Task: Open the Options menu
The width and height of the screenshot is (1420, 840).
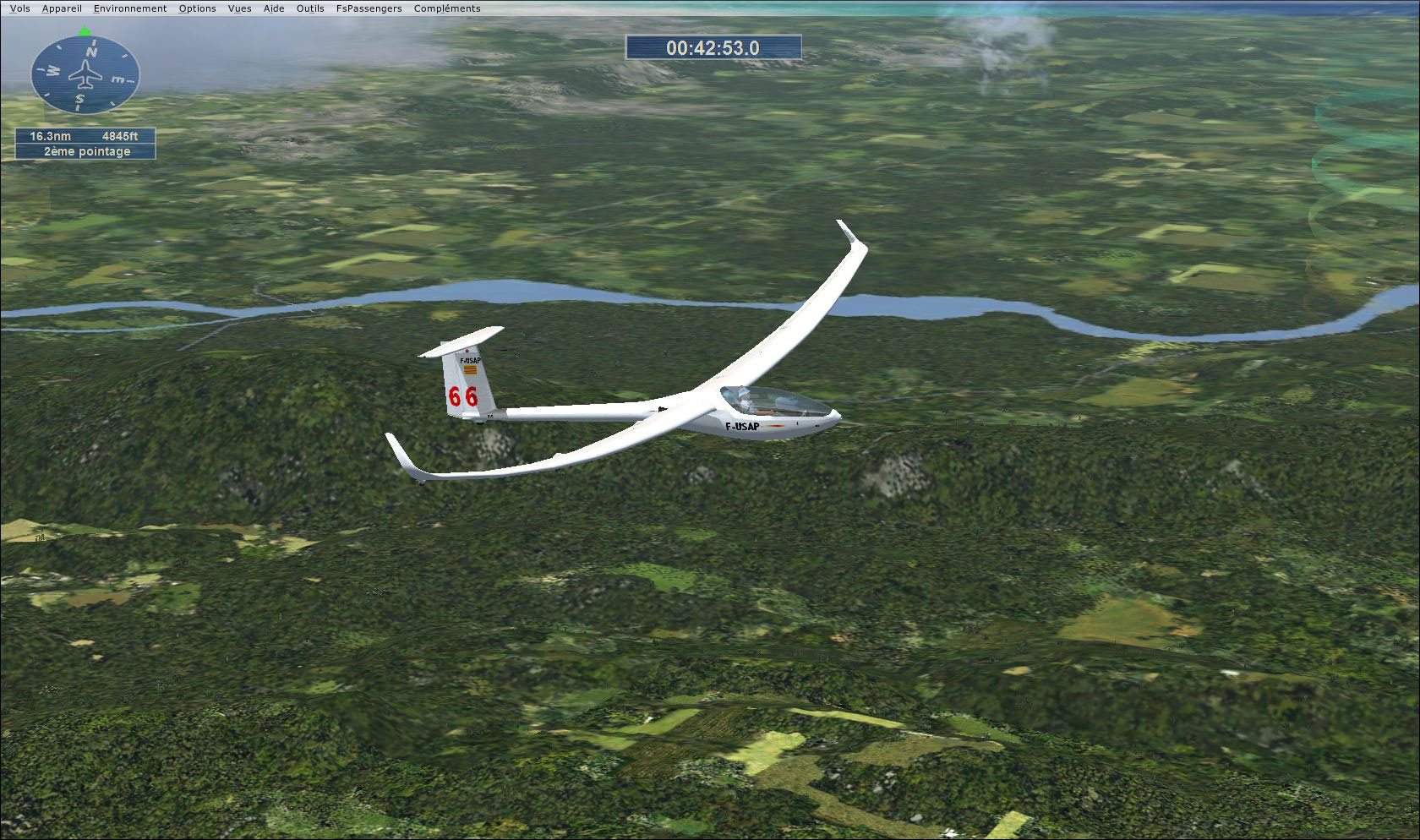Action: coord(196,8)
